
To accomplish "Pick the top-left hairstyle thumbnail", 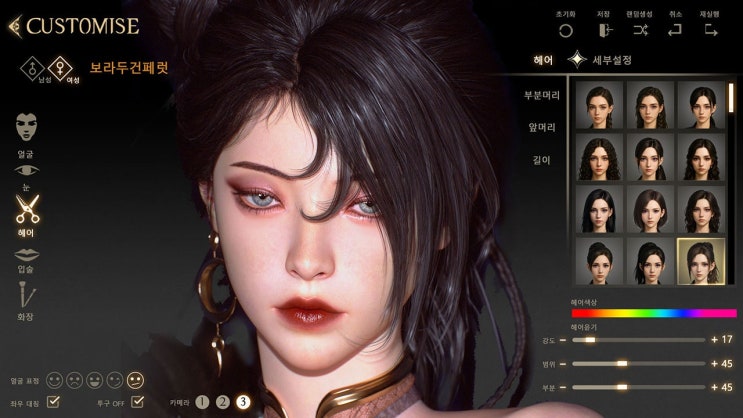I will click(597, 105).
